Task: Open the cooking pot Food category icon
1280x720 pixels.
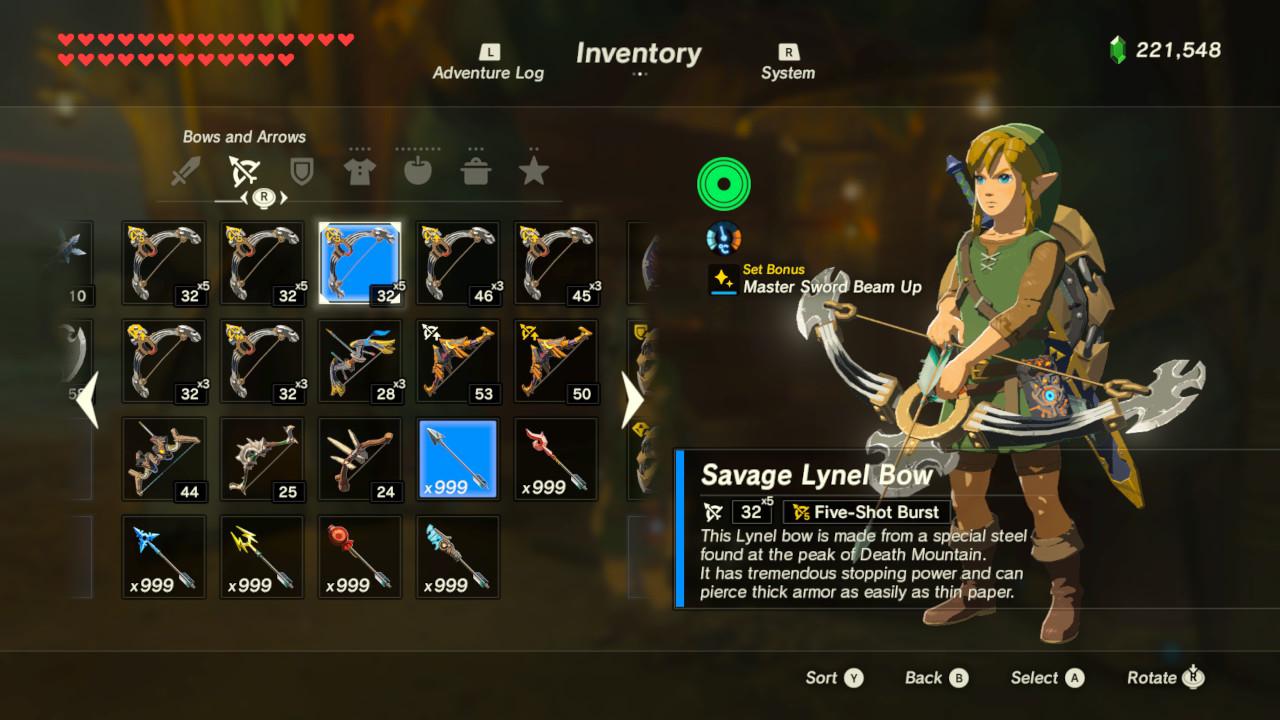Action: coord(476,170)
